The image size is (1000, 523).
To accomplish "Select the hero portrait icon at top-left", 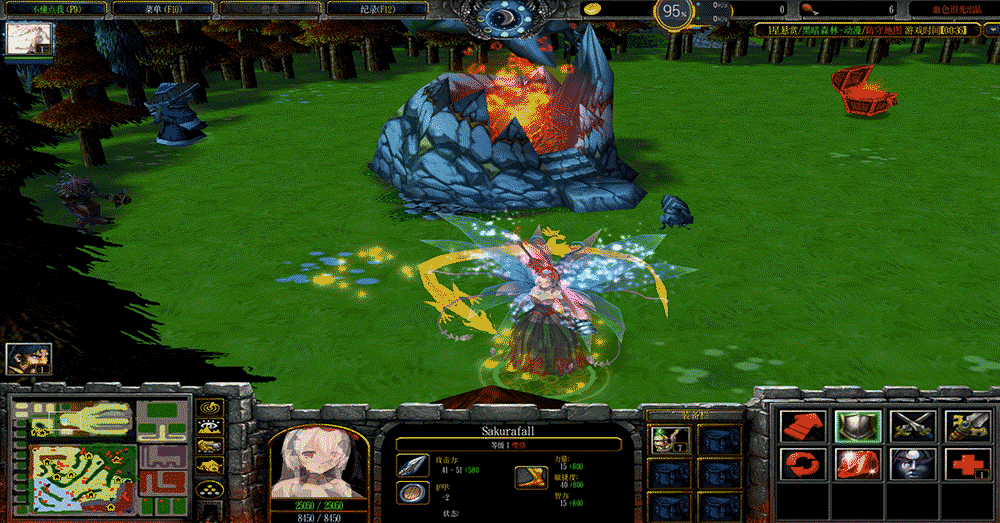I will tap(29, 39).
